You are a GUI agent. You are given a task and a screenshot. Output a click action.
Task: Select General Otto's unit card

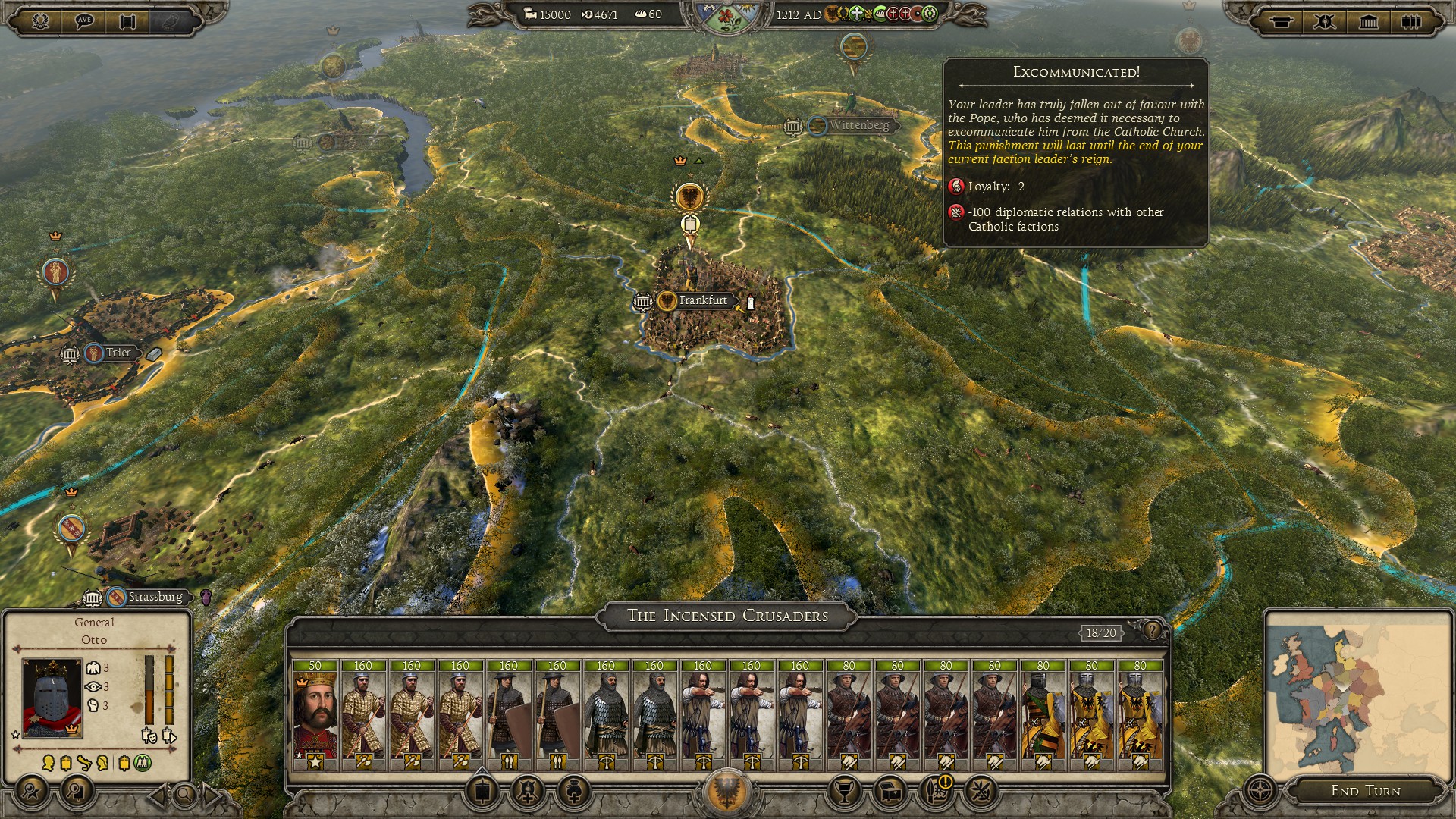315,714
